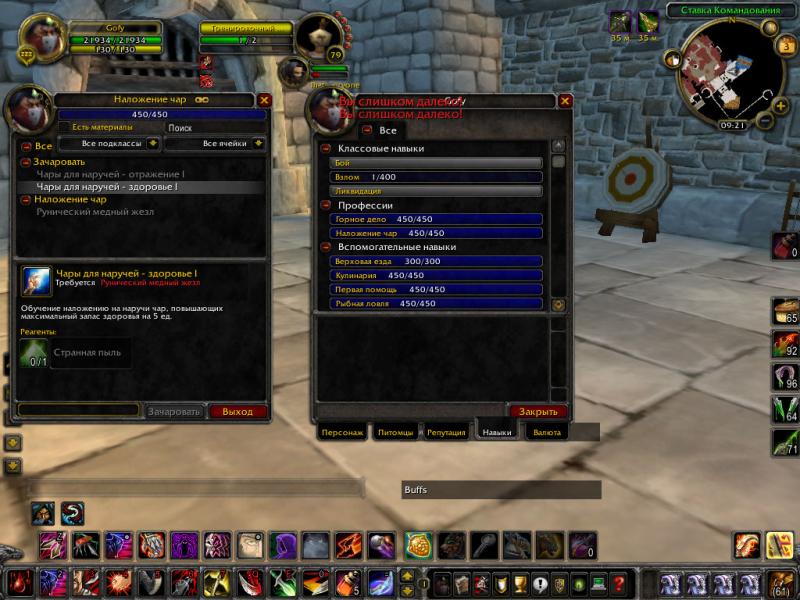Close the skills window with Закрыть
The height and width of the screenshot is (600, 800).
point(539,411)
